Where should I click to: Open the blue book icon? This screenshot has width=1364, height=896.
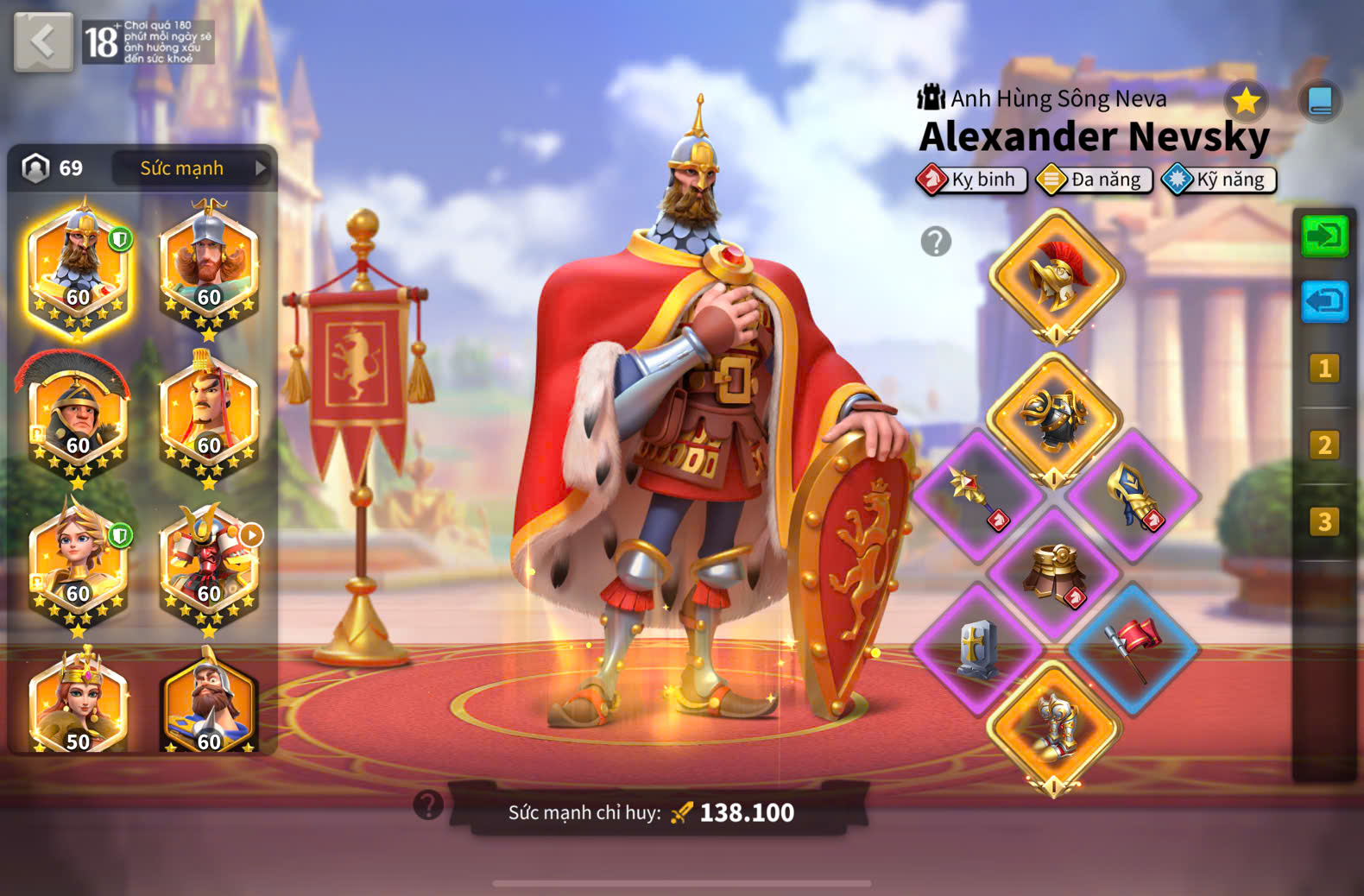(x=1319, y=101)
